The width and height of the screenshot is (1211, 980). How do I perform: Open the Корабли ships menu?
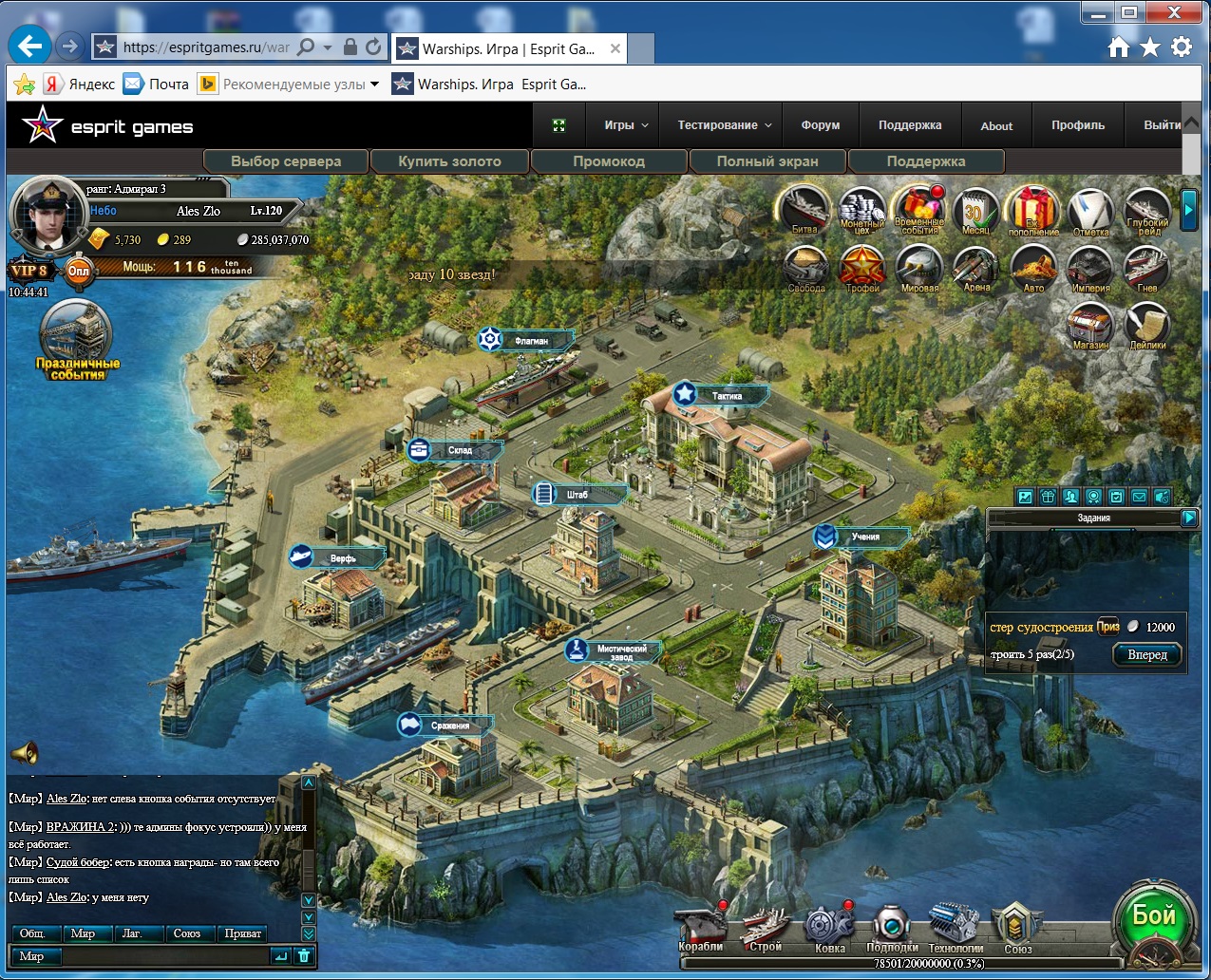coord(701,926)
